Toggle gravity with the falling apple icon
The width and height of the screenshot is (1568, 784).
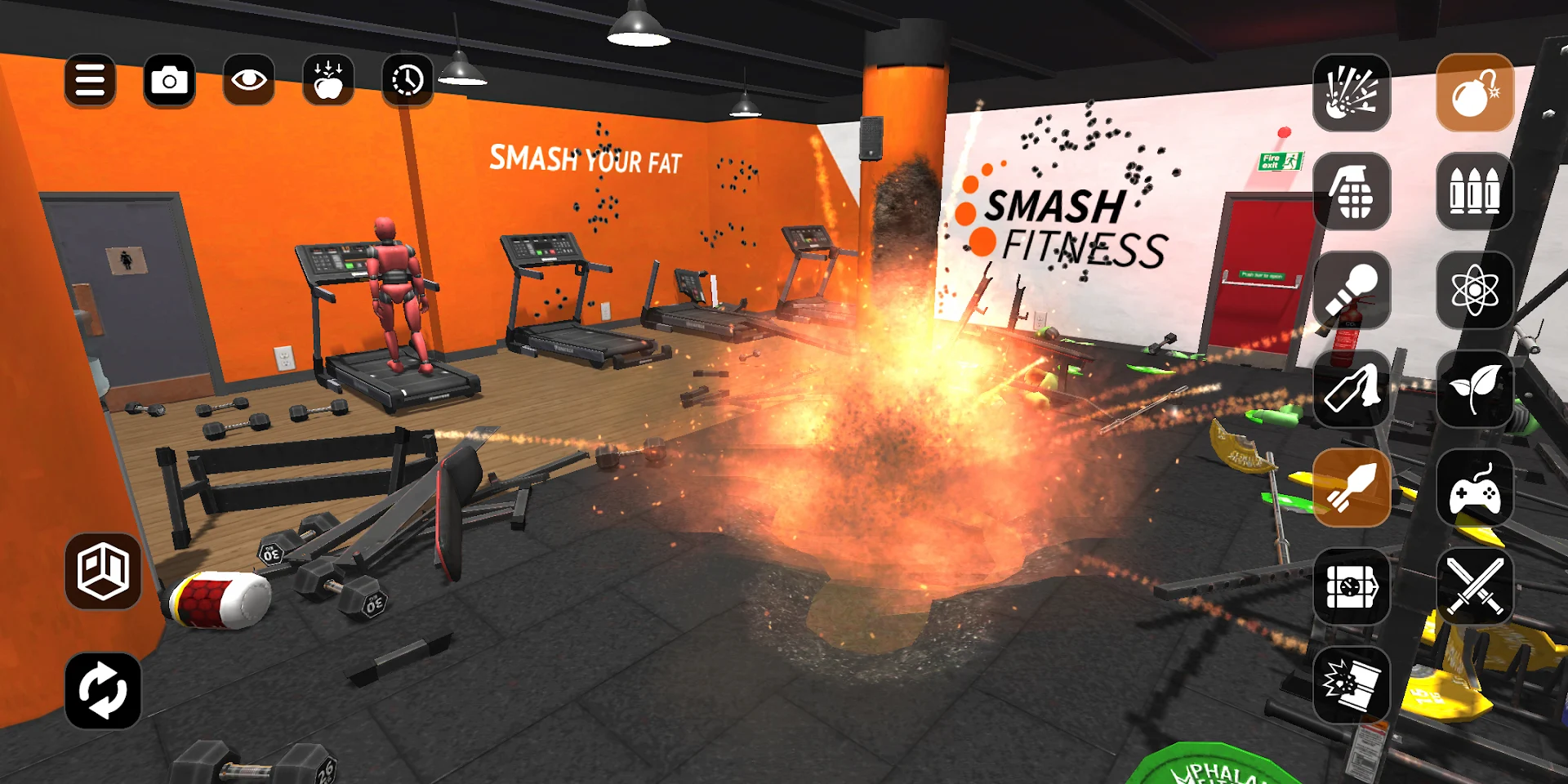[x=327, y=80]
